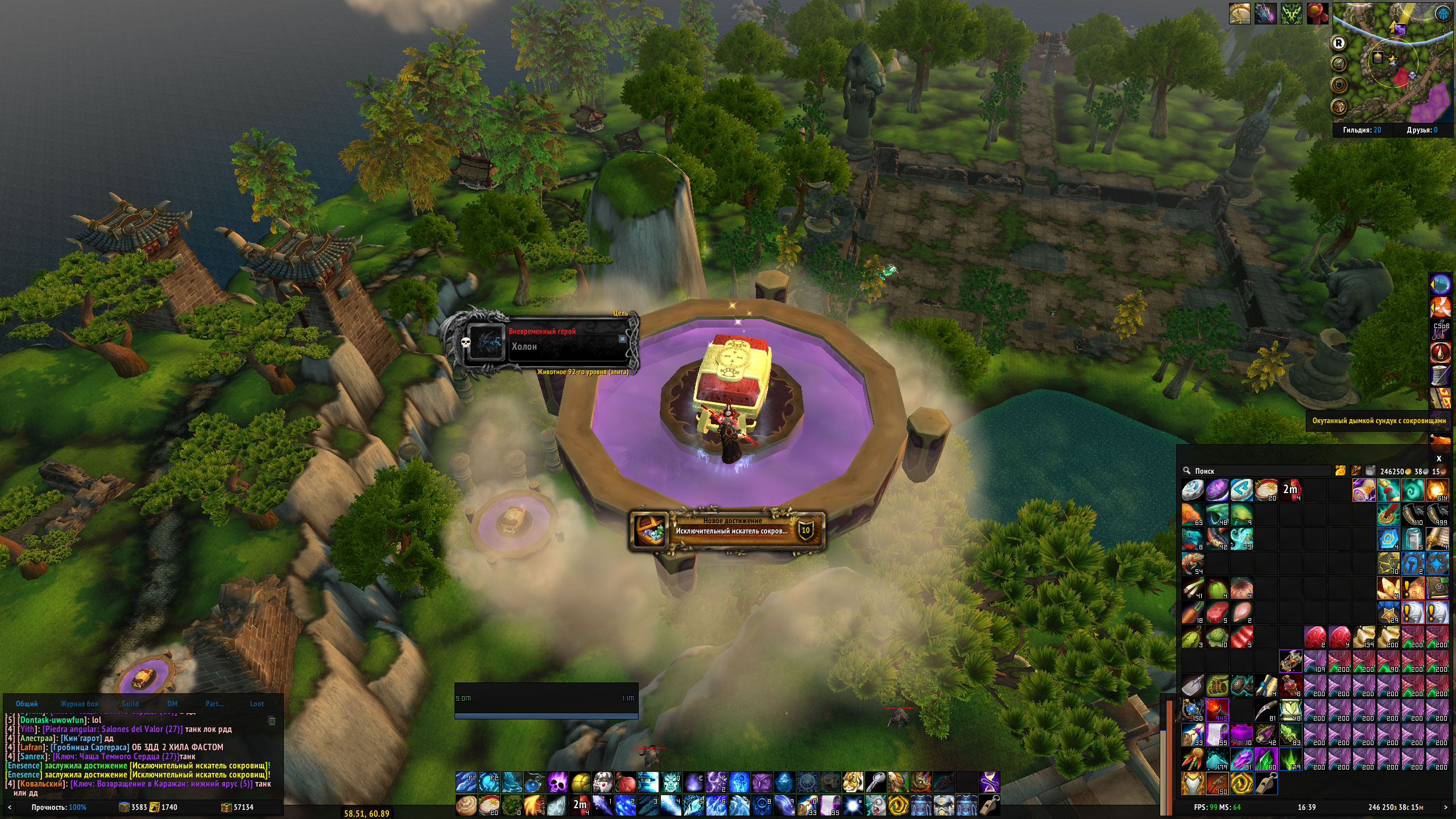Open the guild count "Гильдия: 20" panel

coord(1362,130)
